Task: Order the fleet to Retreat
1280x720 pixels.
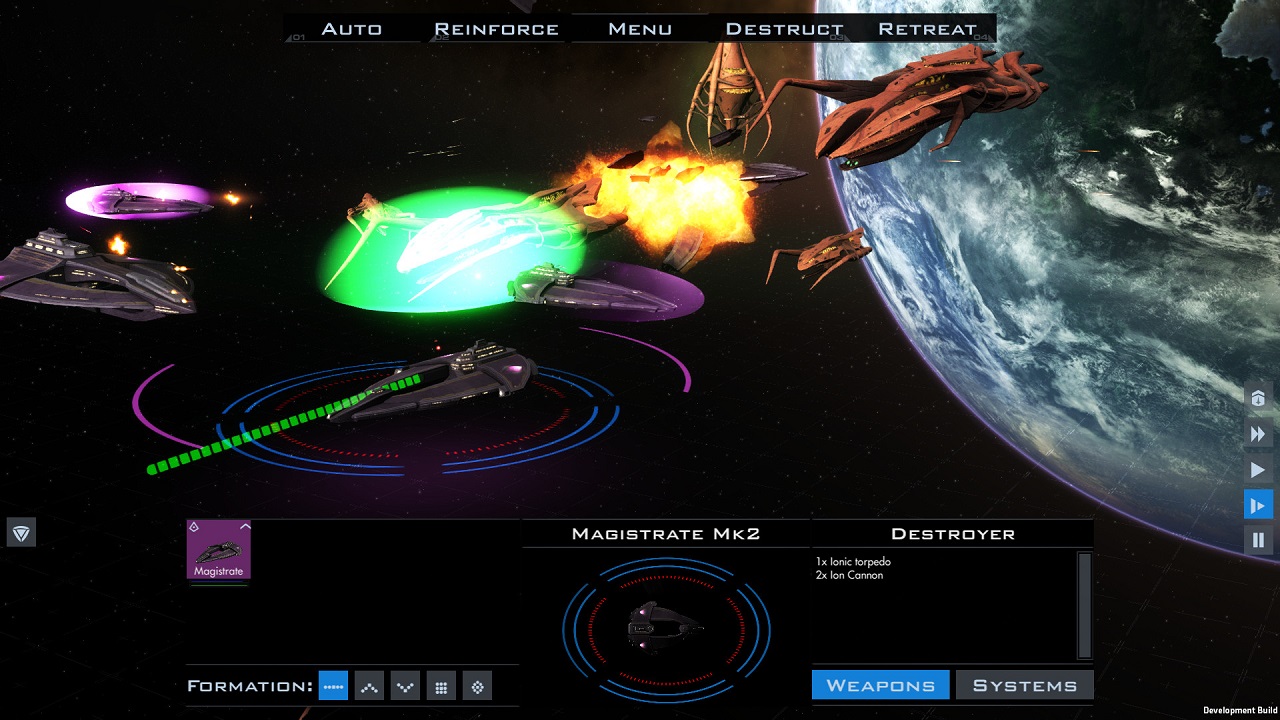Action: pyautogui.click(x=927, y=29)
